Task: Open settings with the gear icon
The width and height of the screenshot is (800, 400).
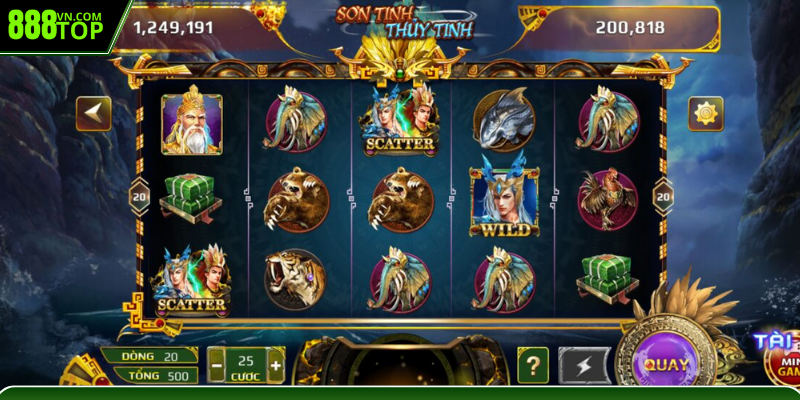Action: click(705, 113)
